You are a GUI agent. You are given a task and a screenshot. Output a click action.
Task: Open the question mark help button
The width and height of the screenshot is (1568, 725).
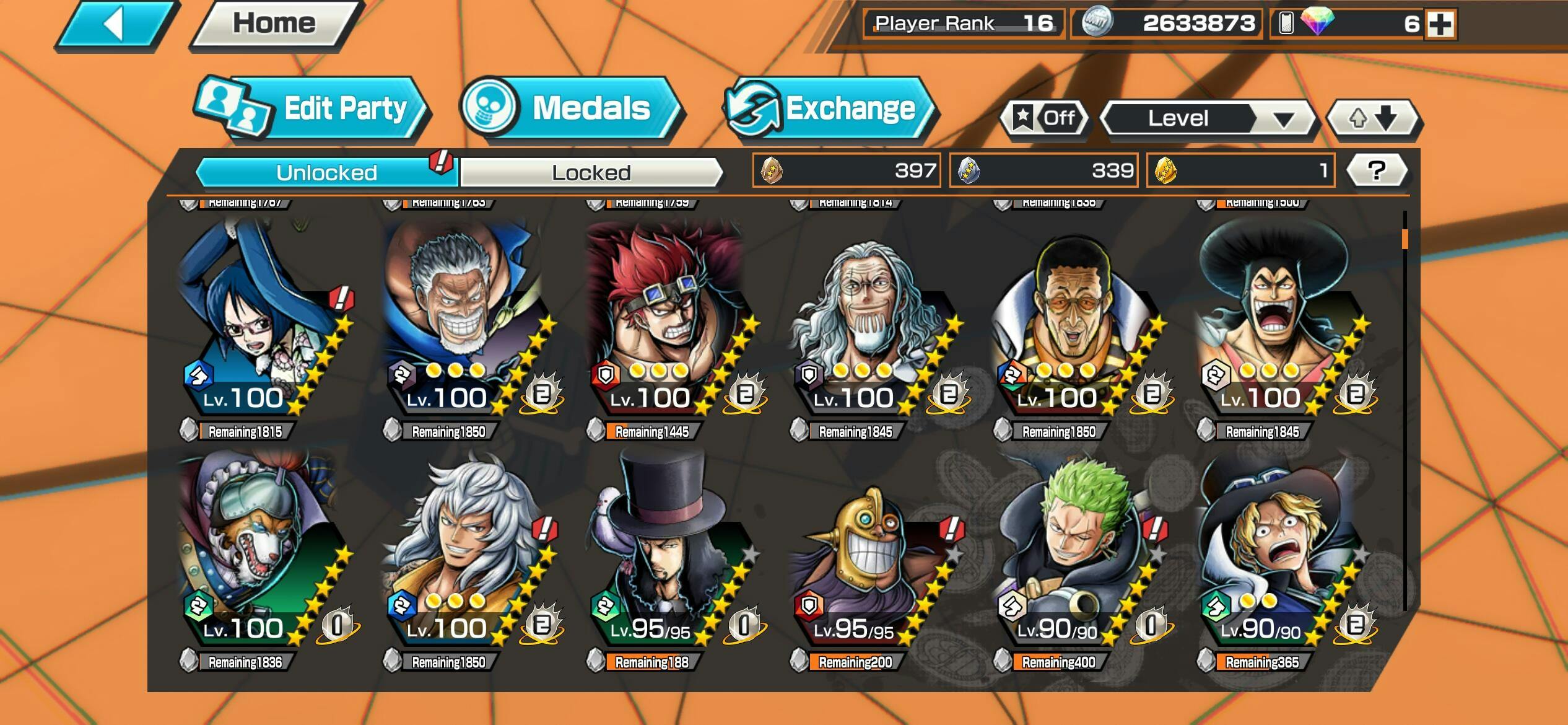1376,170
